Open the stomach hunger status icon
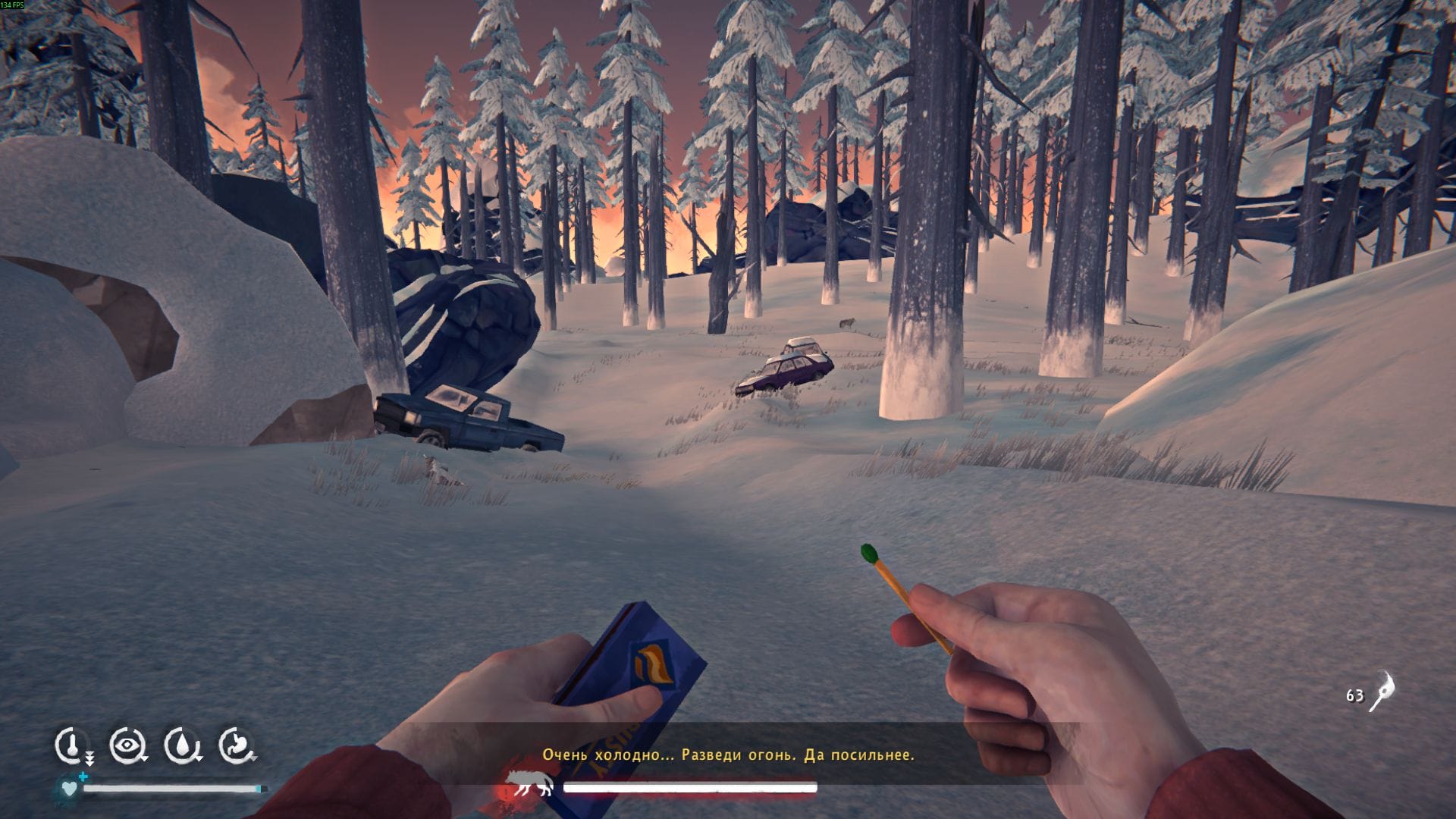 pyautogui.click(x=237, y=745)
